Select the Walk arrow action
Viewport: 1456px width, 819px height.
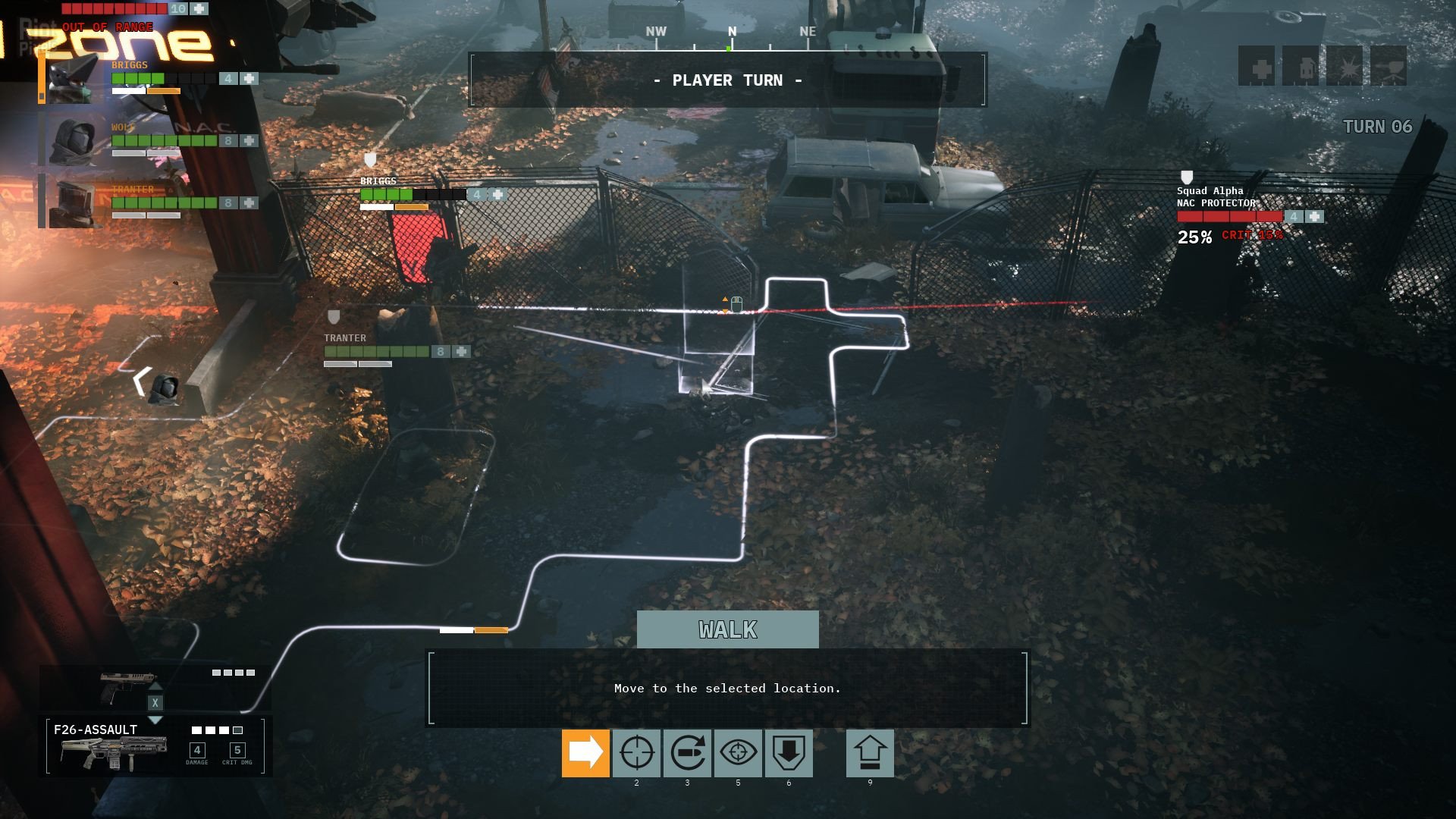pyautogui.click(x=585, y=753)
